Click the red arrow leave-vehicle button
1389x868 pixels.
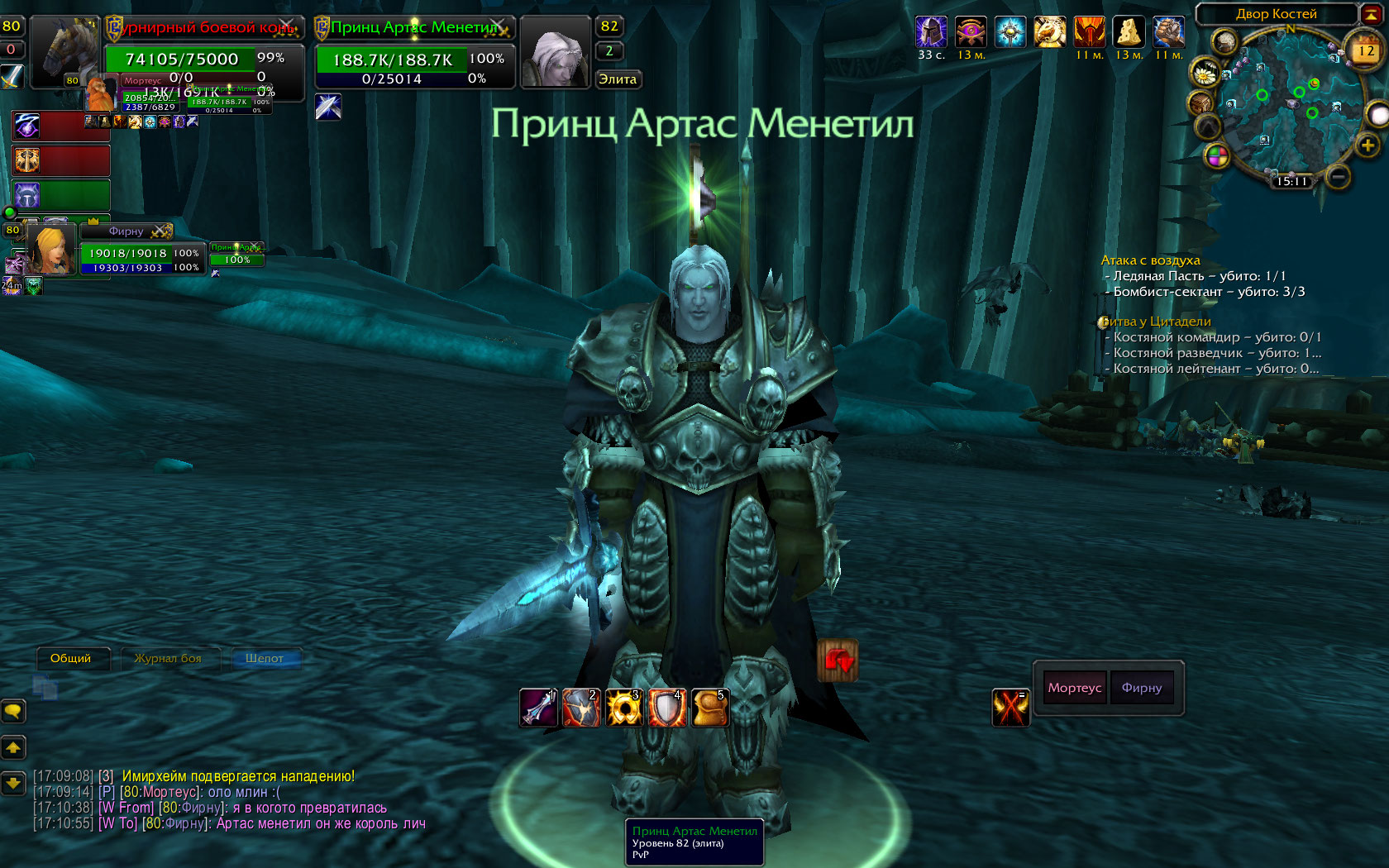pyautogui.click(x=838, y=661)
